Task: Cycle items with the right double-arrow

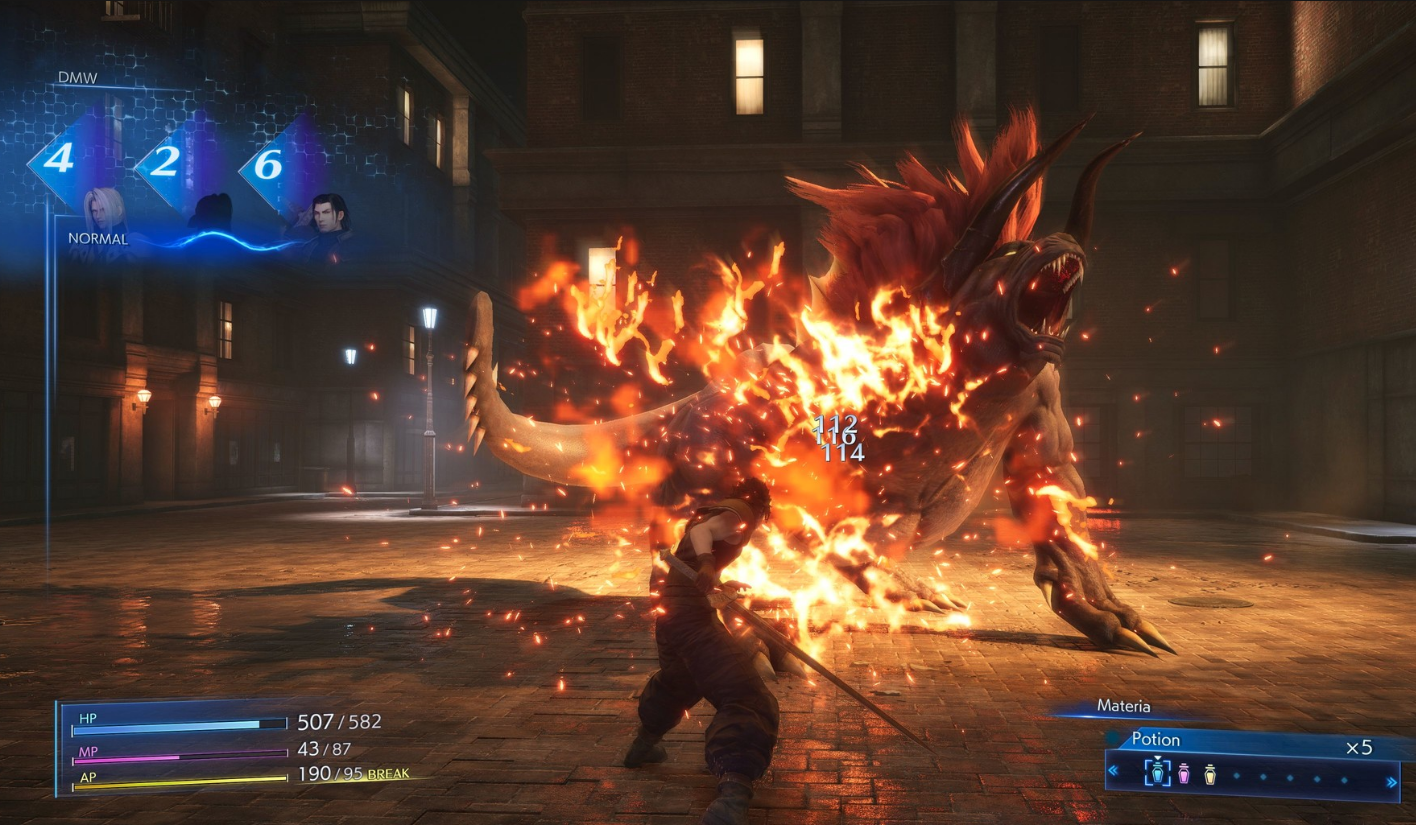Action: [x=1392, y=783]
